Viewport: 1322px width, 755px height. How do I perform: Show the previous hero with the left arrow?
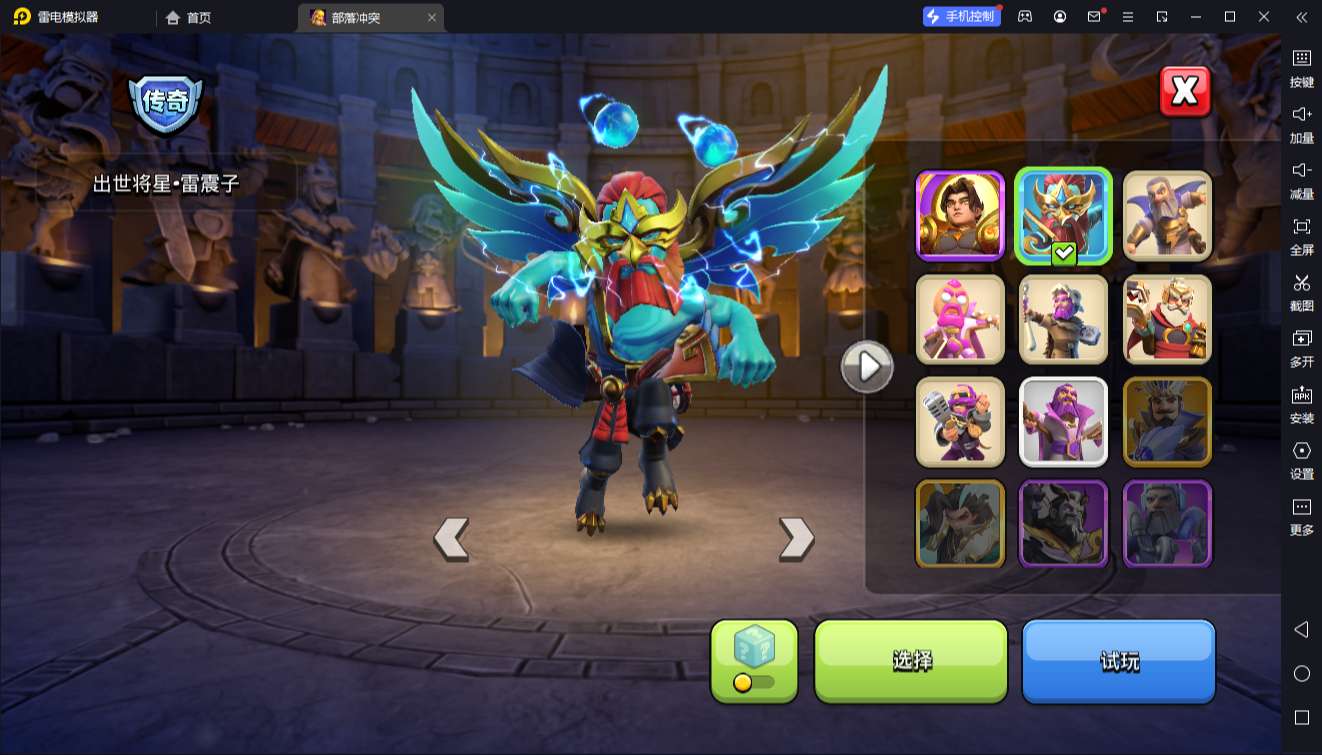tap(451, 538)
